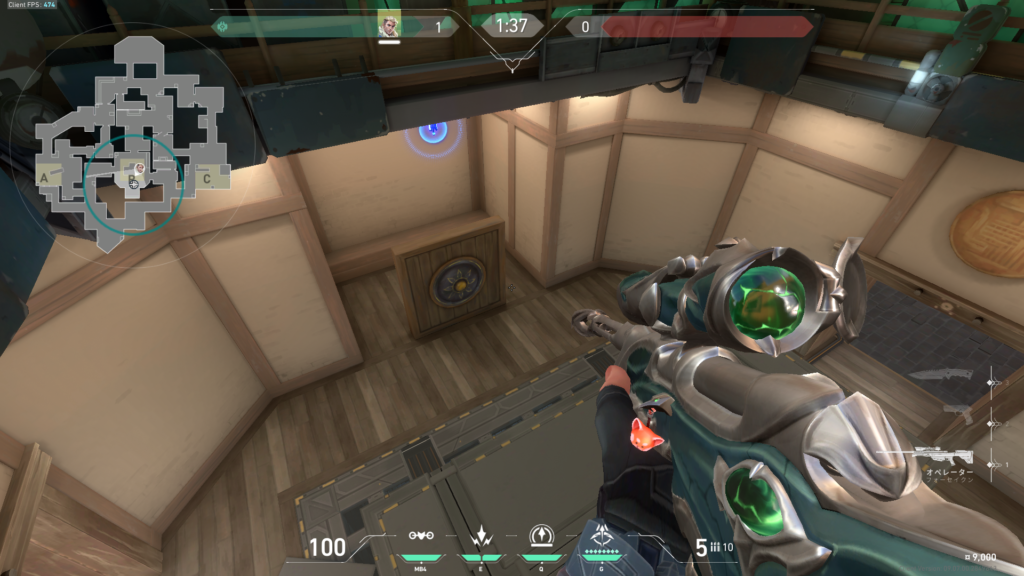
Task: Activate the Q ability icon
Action: (x=541, y=535)
